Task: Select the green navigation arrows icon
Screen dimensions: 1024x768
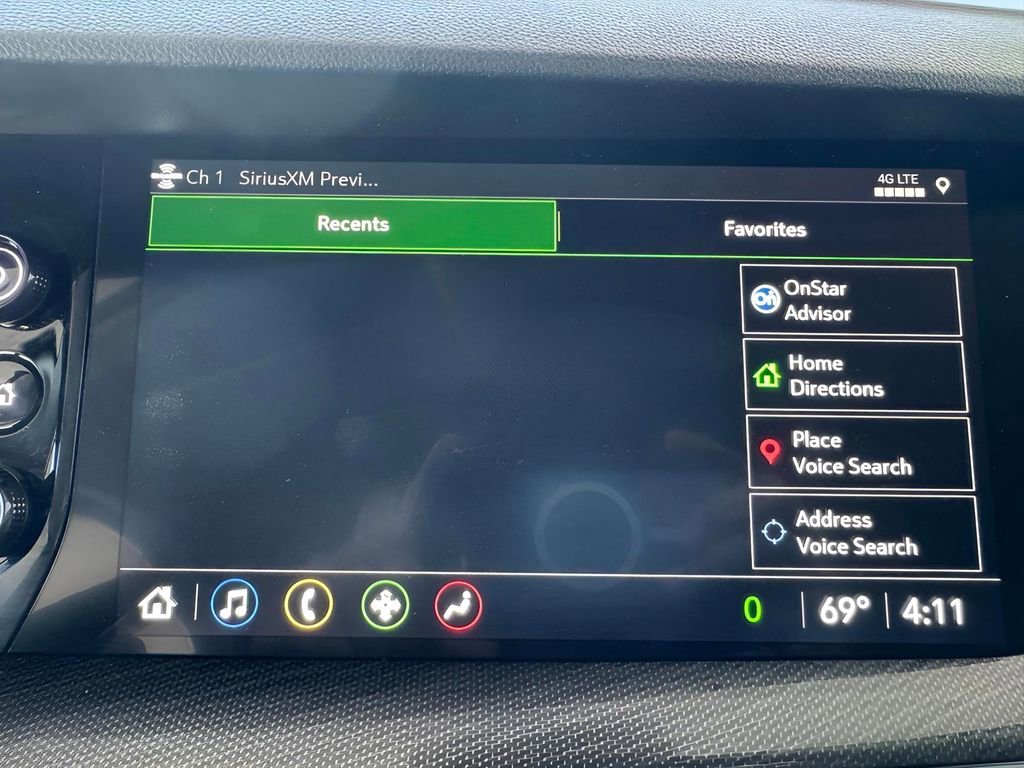Action: tap(385, 606)
